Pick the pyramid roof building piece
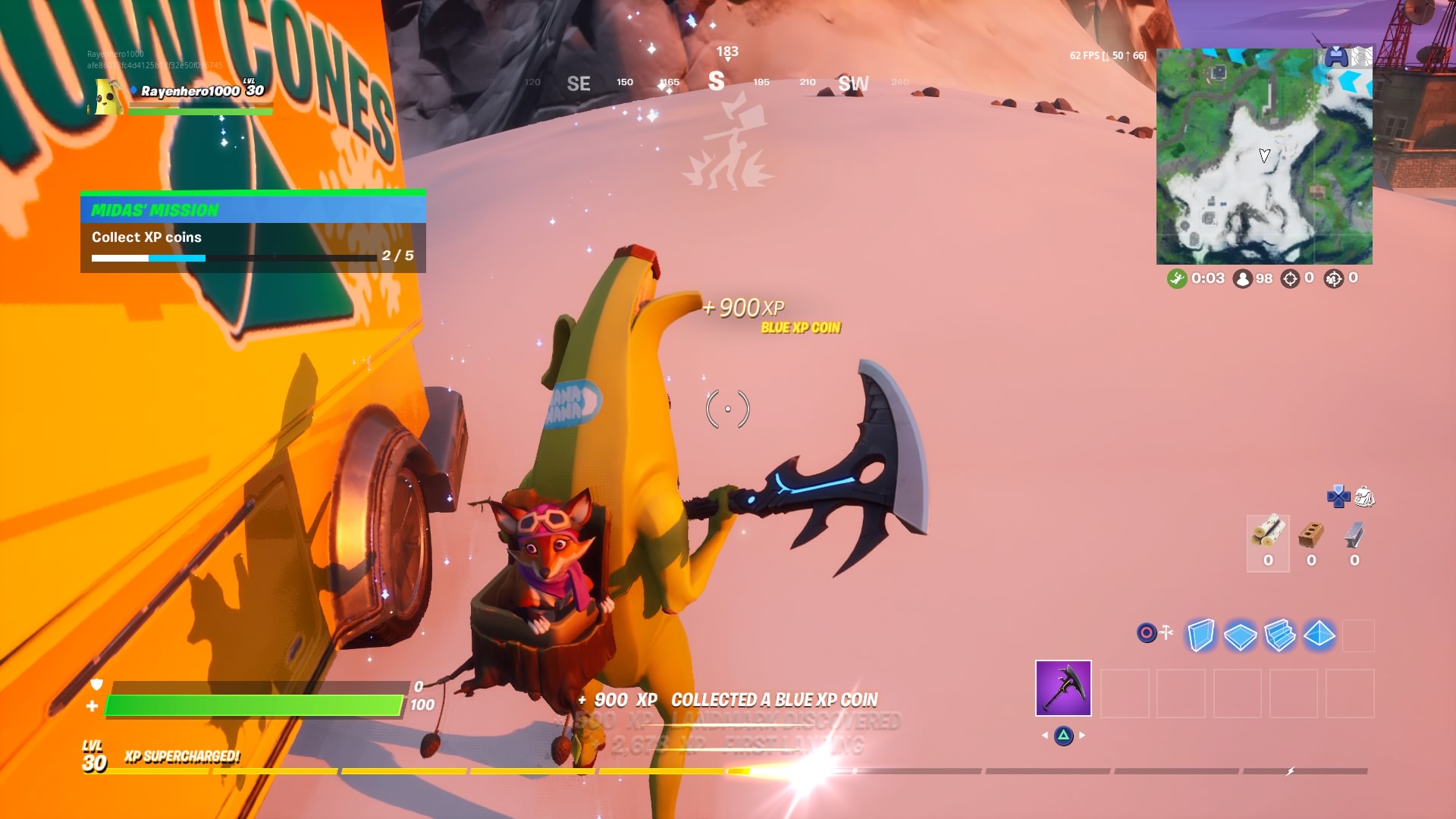1456x819 pixels. point(1319,634)
